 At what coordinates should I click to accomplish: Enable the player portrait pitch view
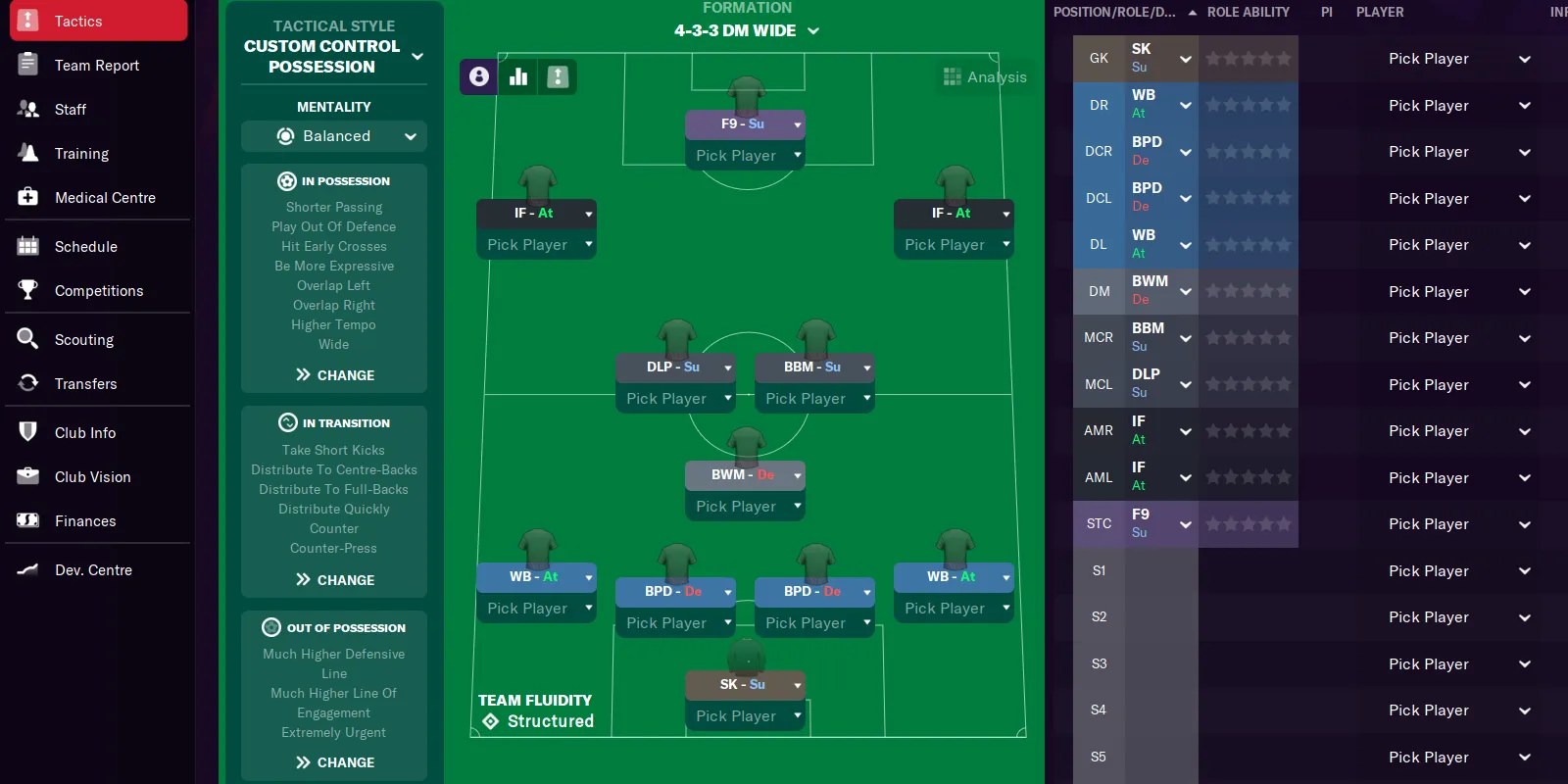(477, 76)
